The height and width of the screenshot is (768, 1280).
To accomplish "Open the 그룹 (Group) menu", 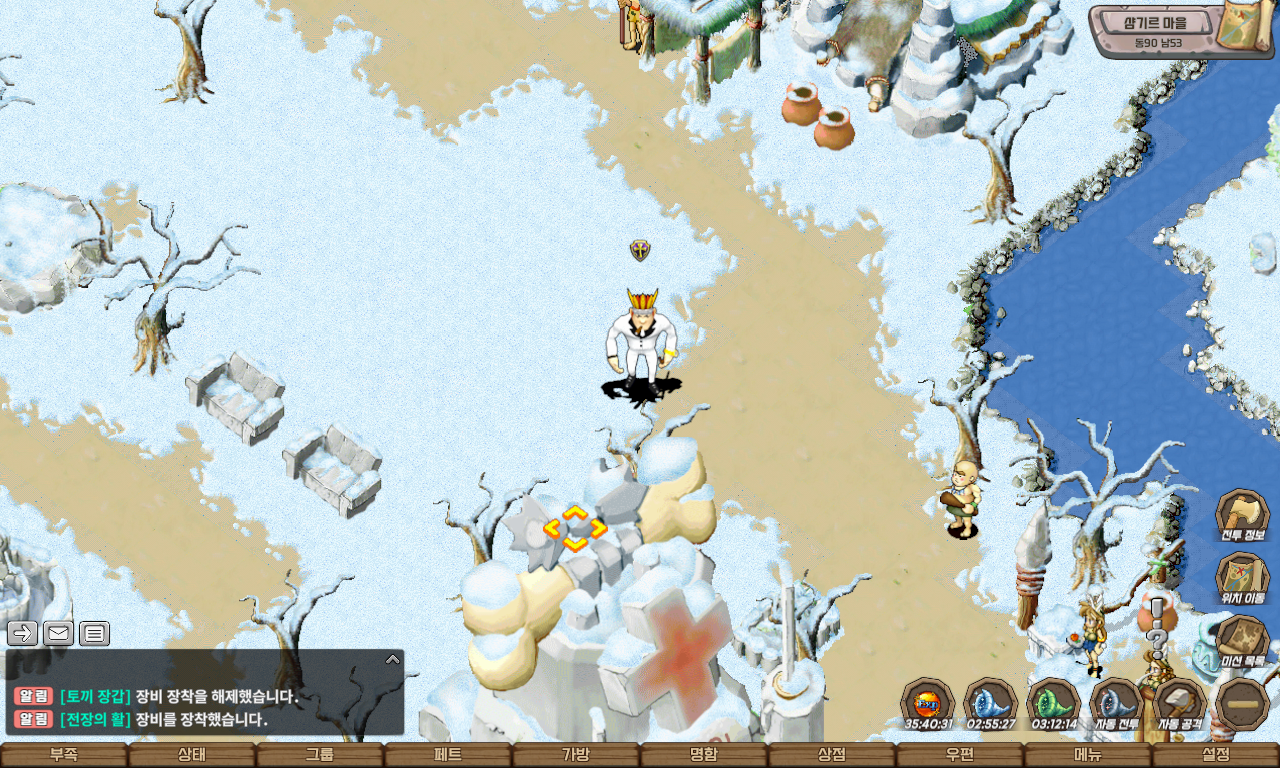I will [x=320, y=755].
